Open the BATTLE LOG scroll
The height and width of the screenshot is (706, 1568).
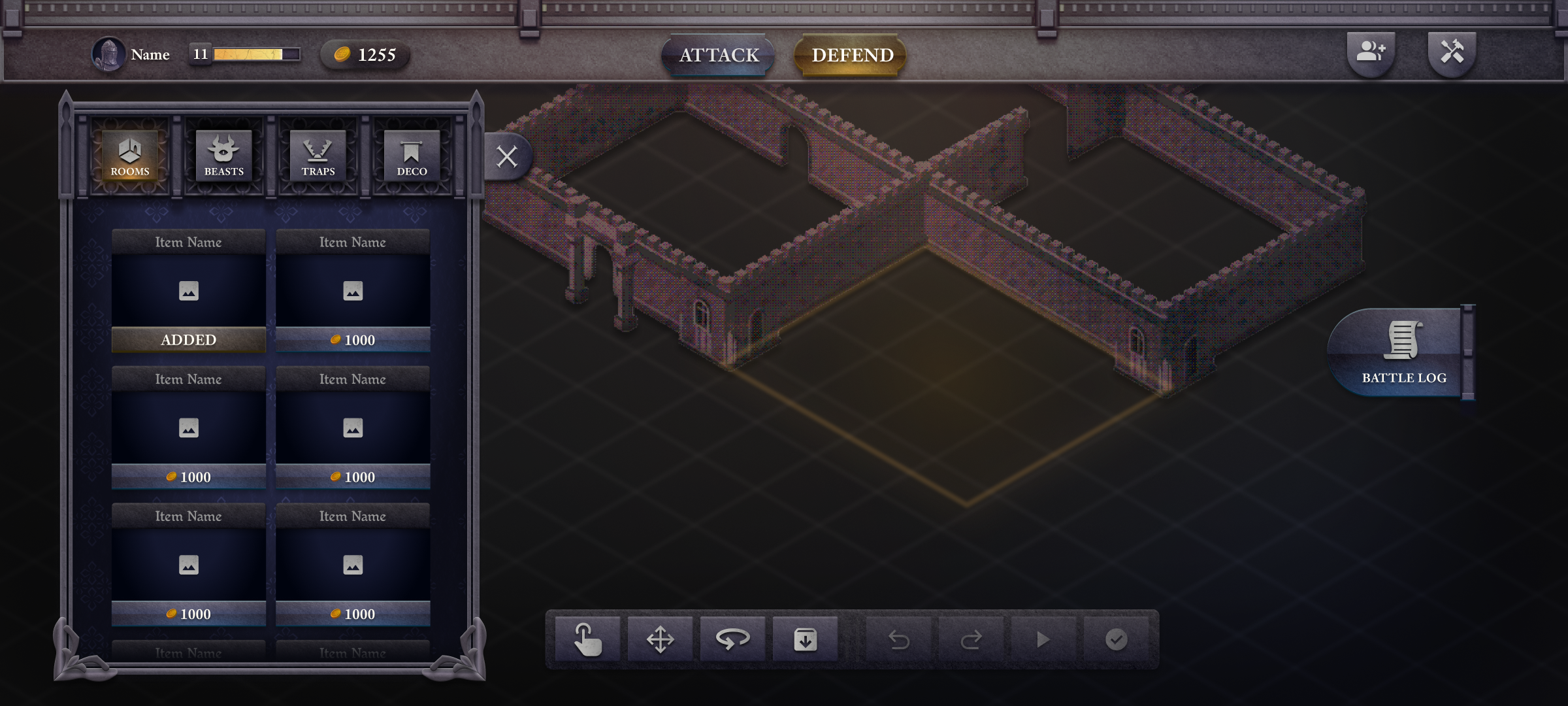[x=1401, y=352]
